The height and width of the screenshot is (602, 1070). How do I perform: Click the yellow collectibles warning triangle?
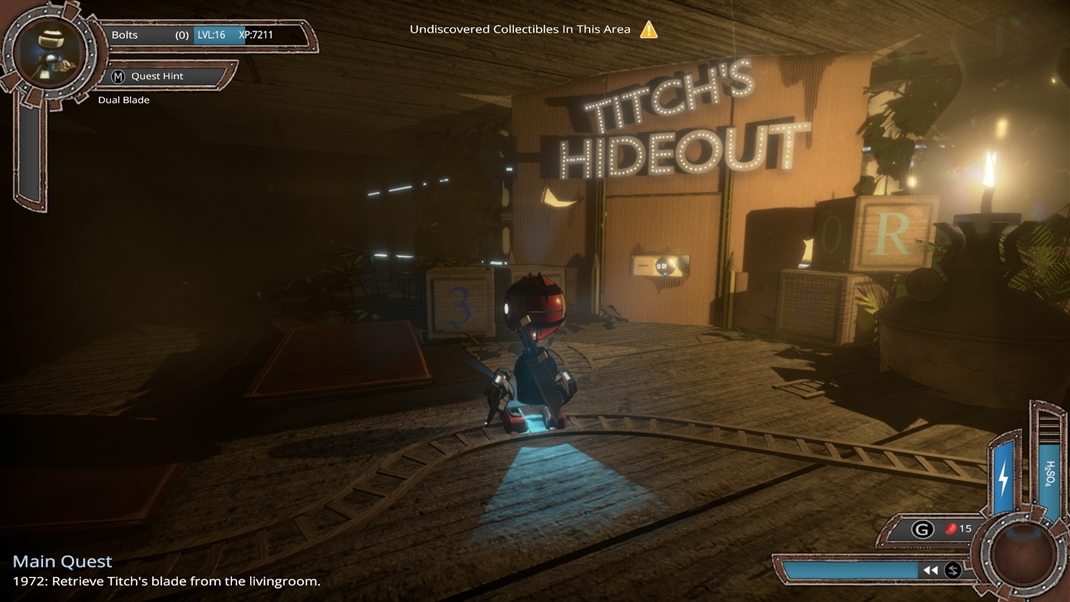pyautogui.click(x=649, y=29)
